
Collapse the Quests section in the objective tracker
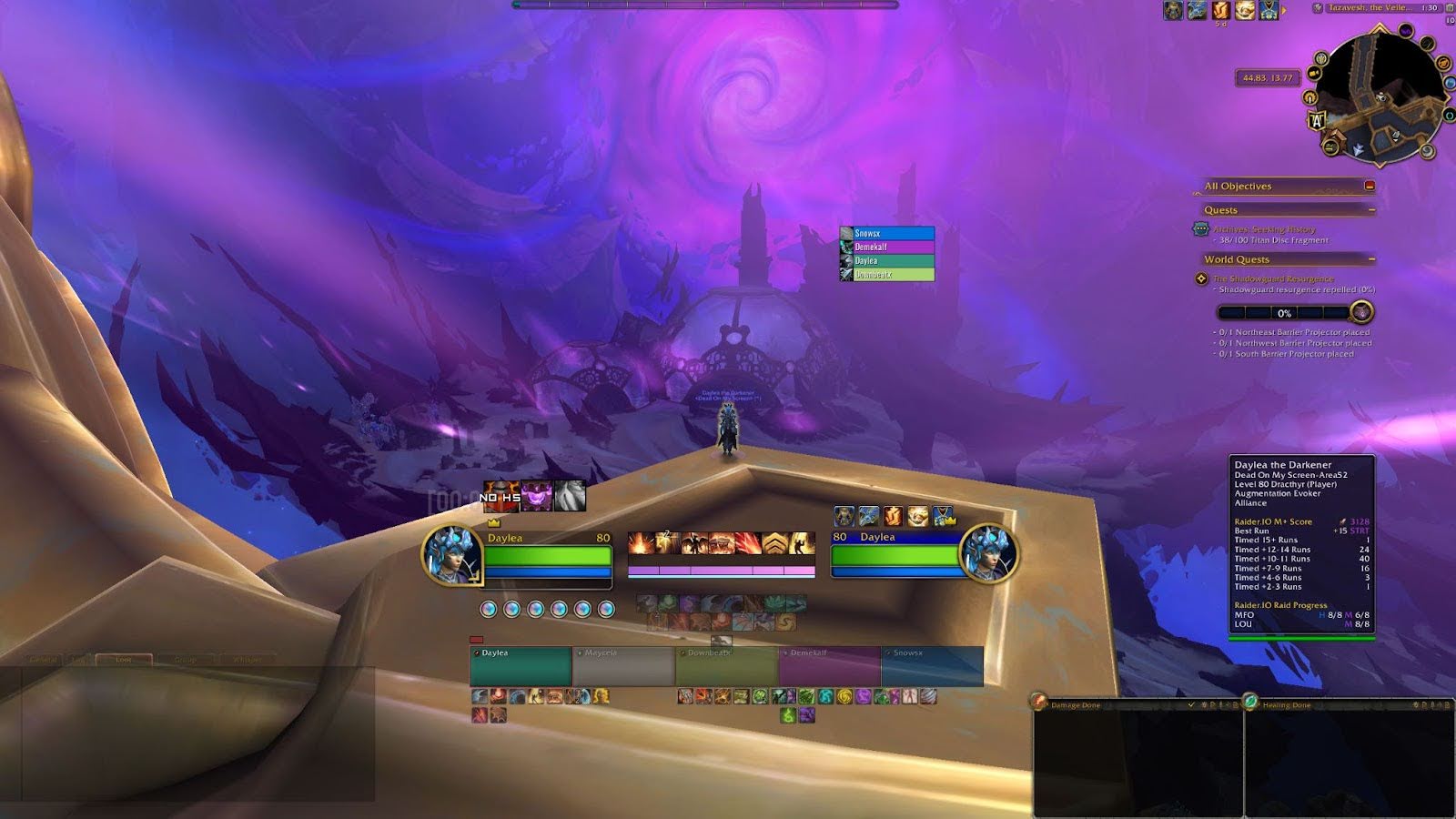1372,209
